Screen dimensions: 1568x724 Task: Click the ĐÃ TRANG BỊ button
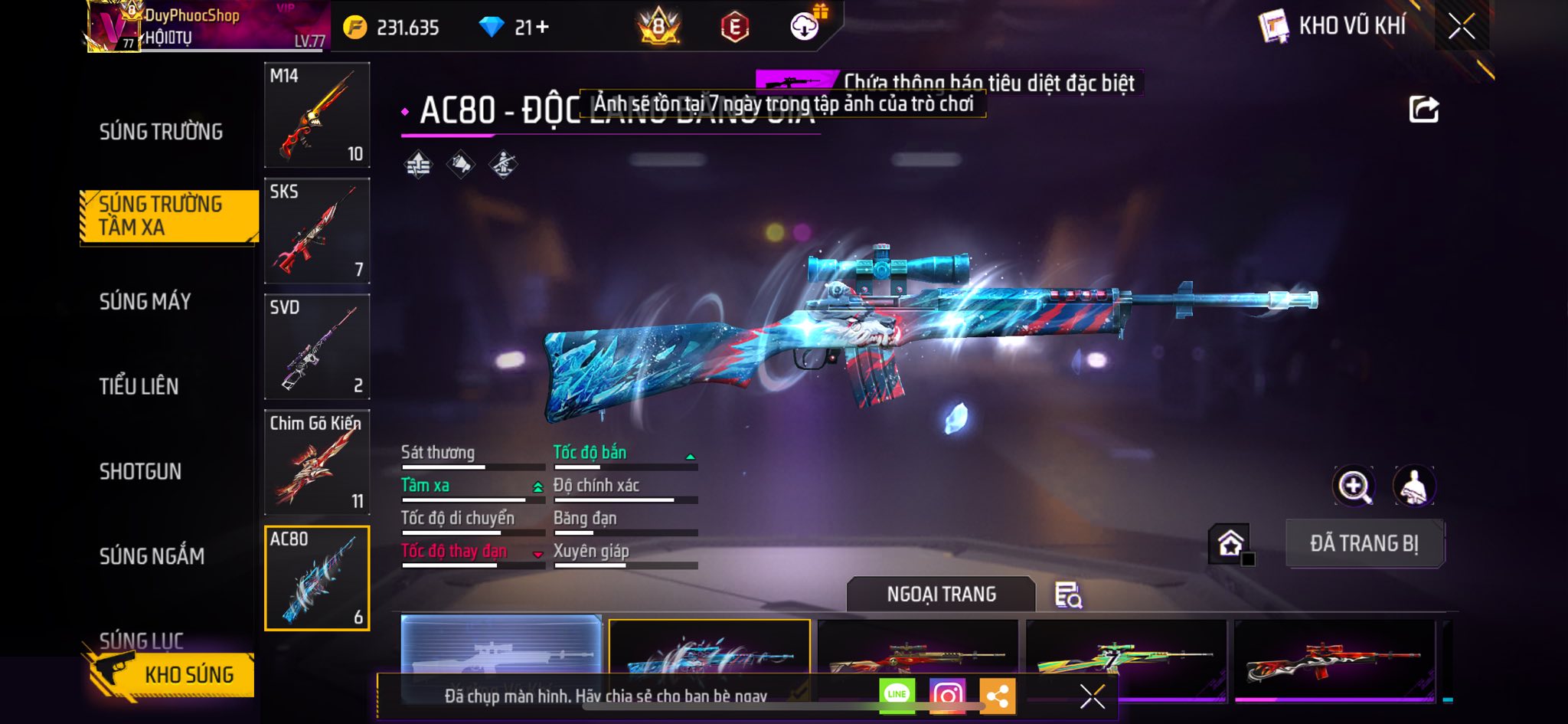point(1364,543)
